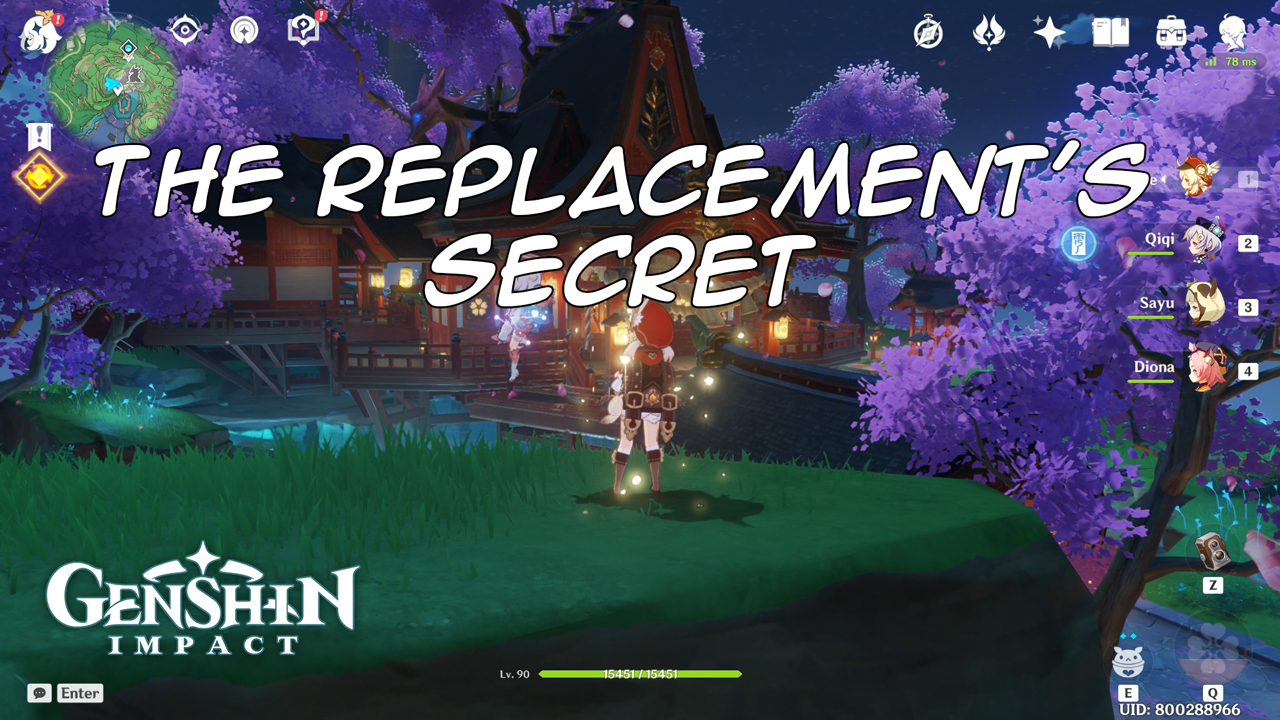Open the Adventurer Handbook book icon
1280x720 pixels.
tap(1112, 33)
